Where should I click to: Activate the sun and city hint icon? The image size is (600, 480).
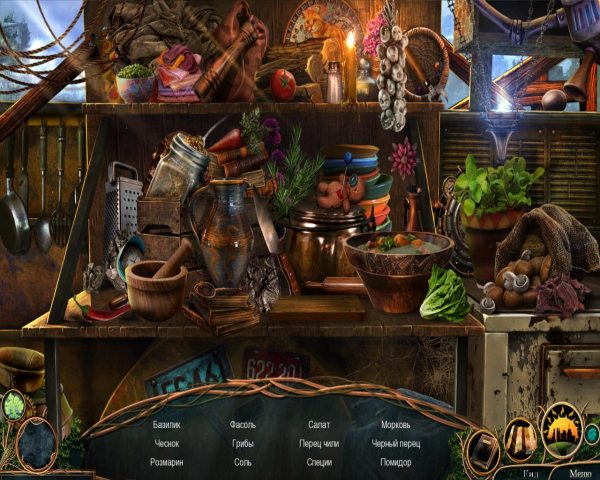pos(561,430)
